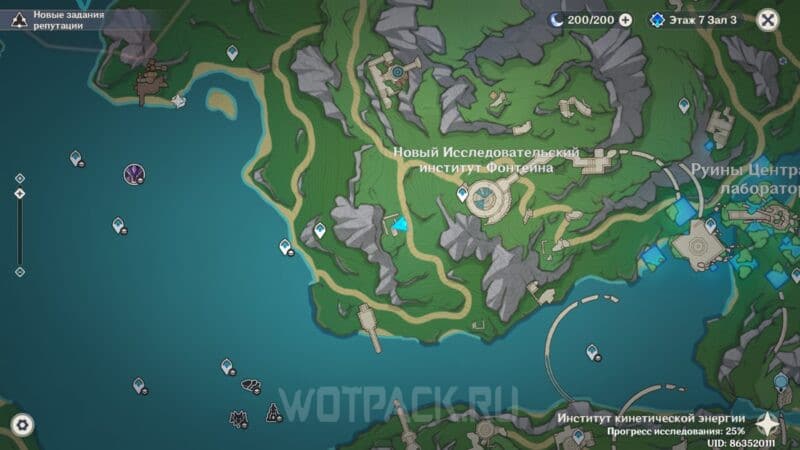The image size is (800, 450).
Task: Open the new reputation quests notification
Action: [60, 19]
